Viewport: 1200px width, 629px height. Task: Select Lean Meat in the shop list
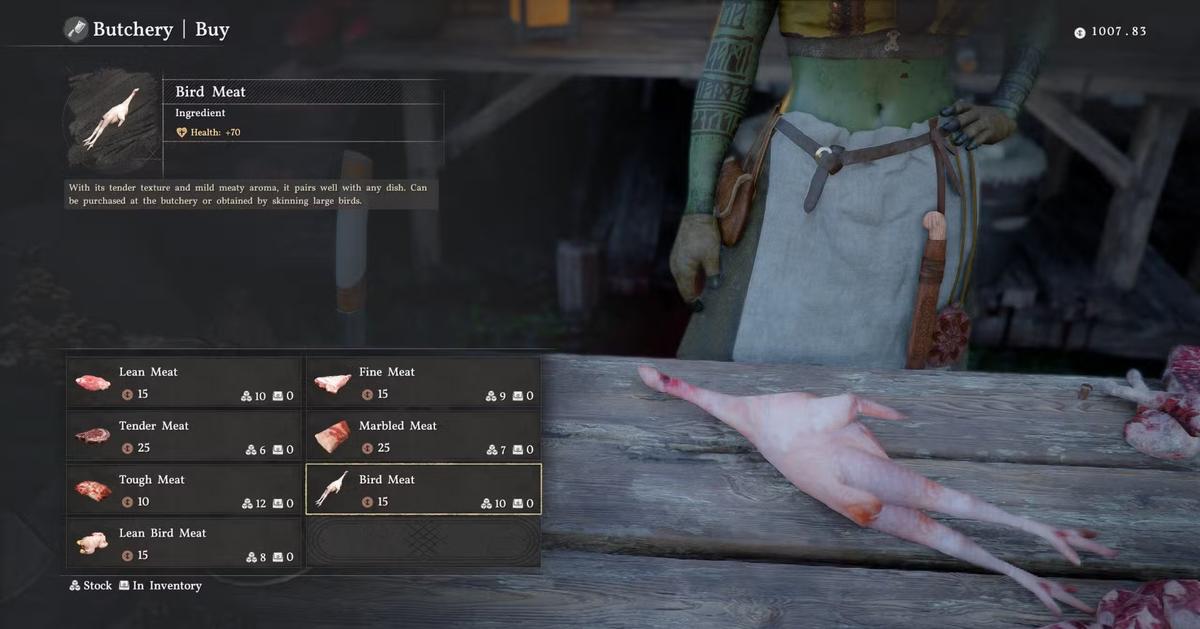pos(184,382)
